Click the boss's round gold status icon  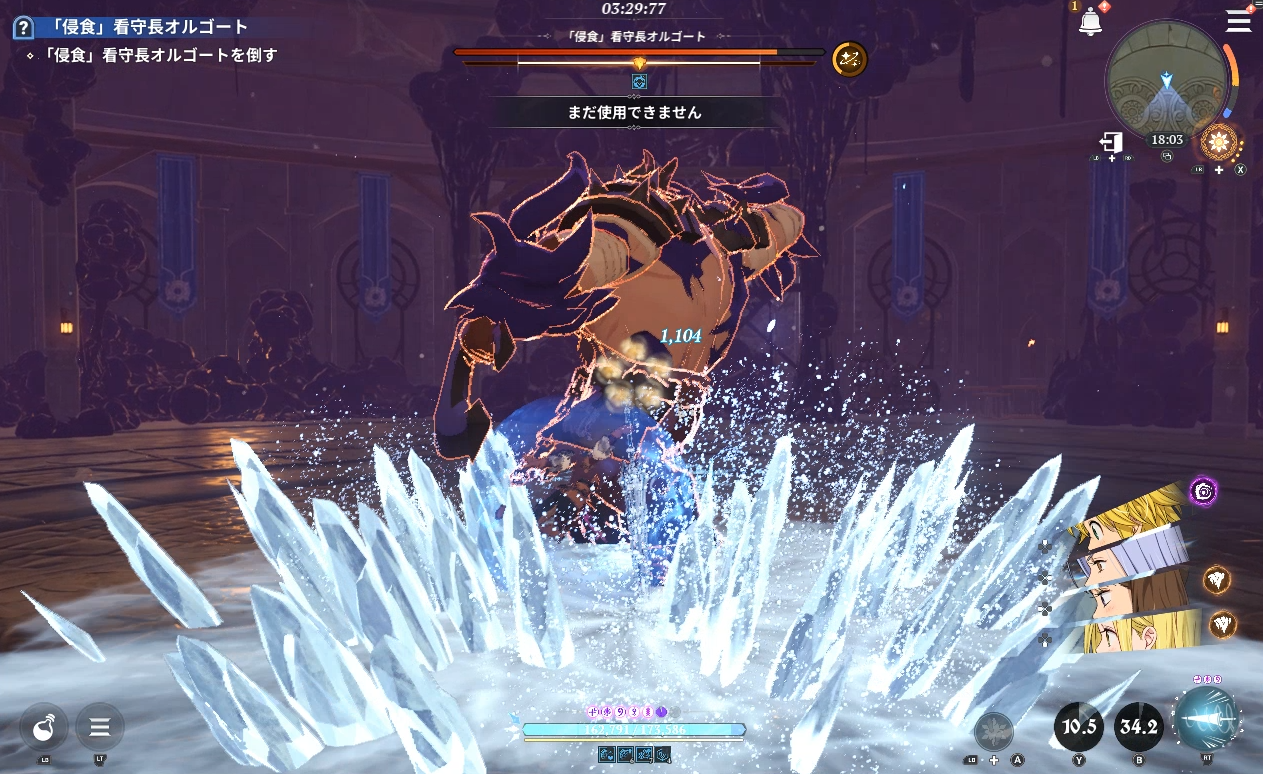coord(849,59)
